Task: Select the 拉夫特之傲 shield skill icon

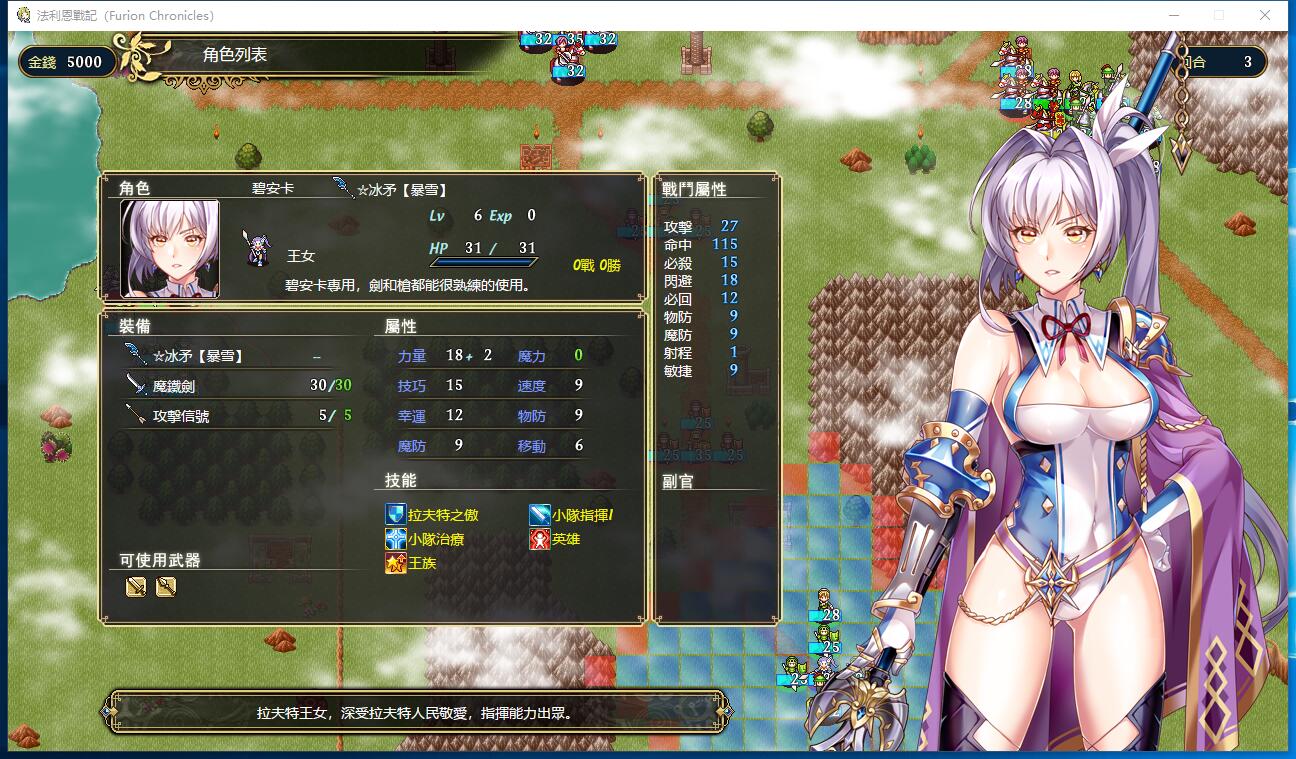Action: [395, 516]
